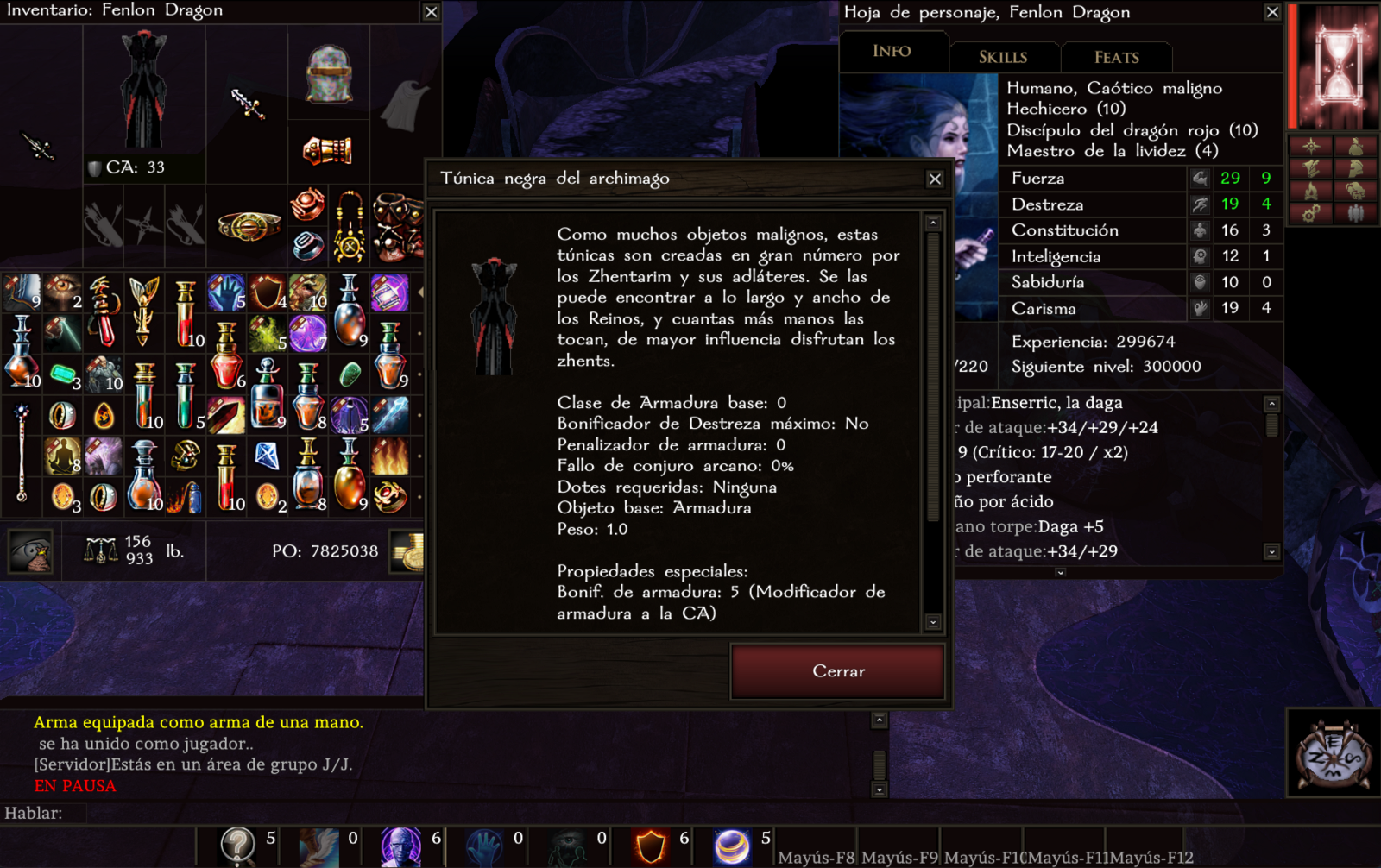The width and height of the screenshot is (1381, 868).
Task: Open the Feats tab
Action: pyautogui.click(x=1117, y=58)
